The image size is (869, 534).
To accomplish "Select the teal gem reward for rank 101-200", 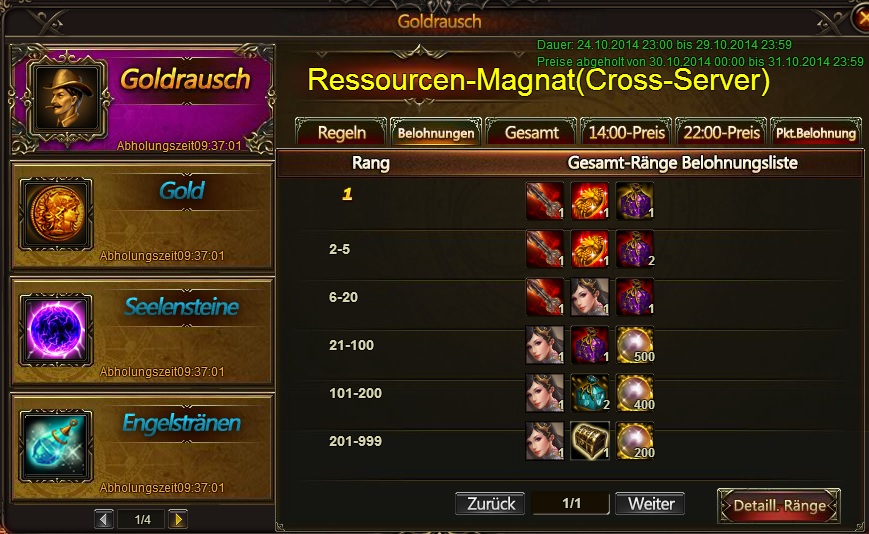I will (590, 393).
